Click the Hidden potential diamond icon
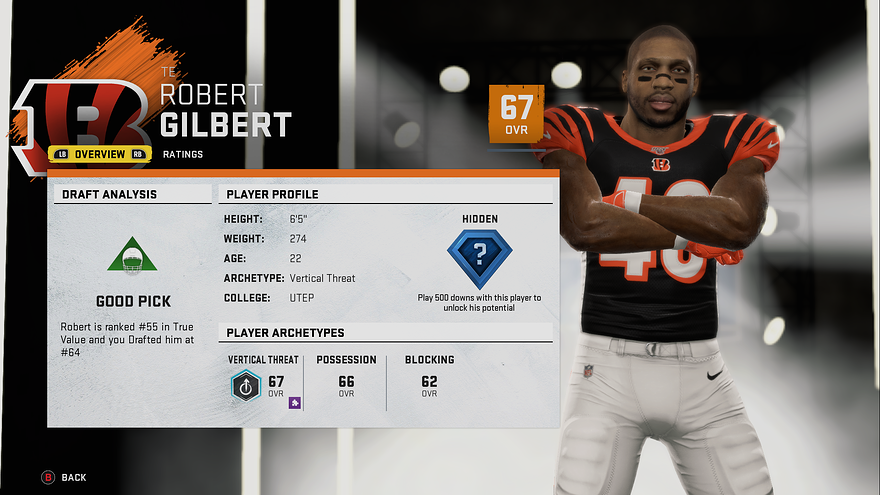The width and height of the screenshot is (880, 495). 480,258
